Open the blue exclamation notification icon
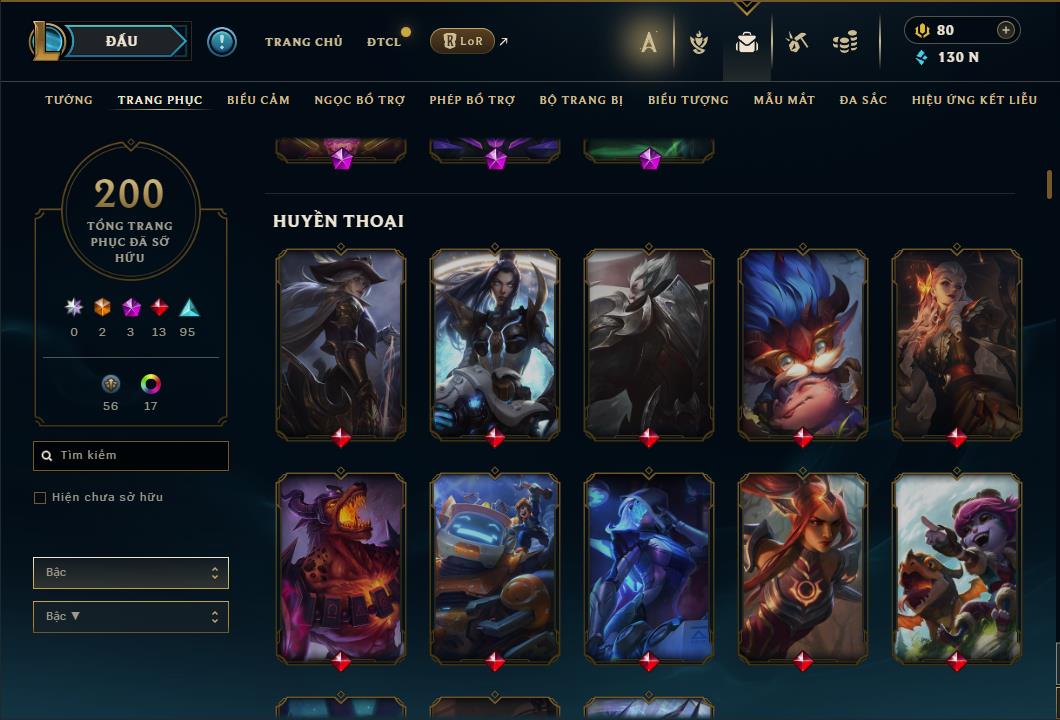The height and width of the screenshot is (720, 1060). pos(222,41)
